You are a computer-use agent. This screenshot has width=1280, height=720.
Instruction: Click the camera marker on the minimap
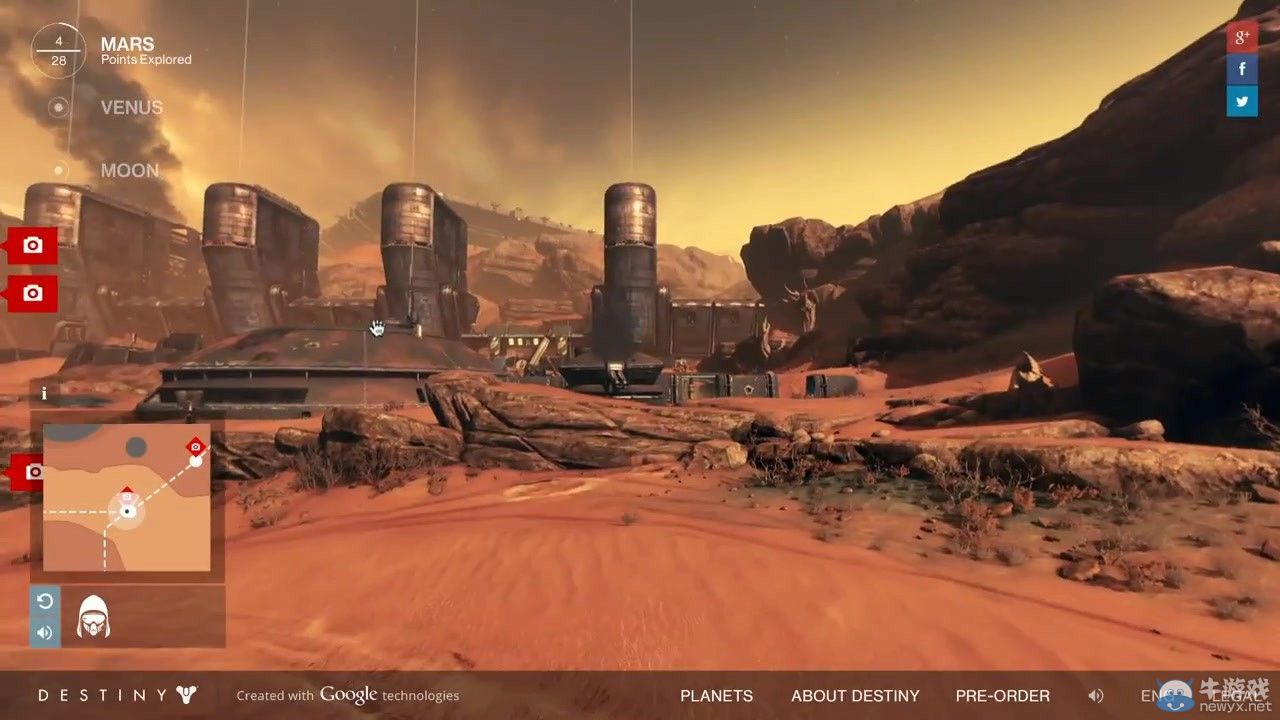click(195, 447)
